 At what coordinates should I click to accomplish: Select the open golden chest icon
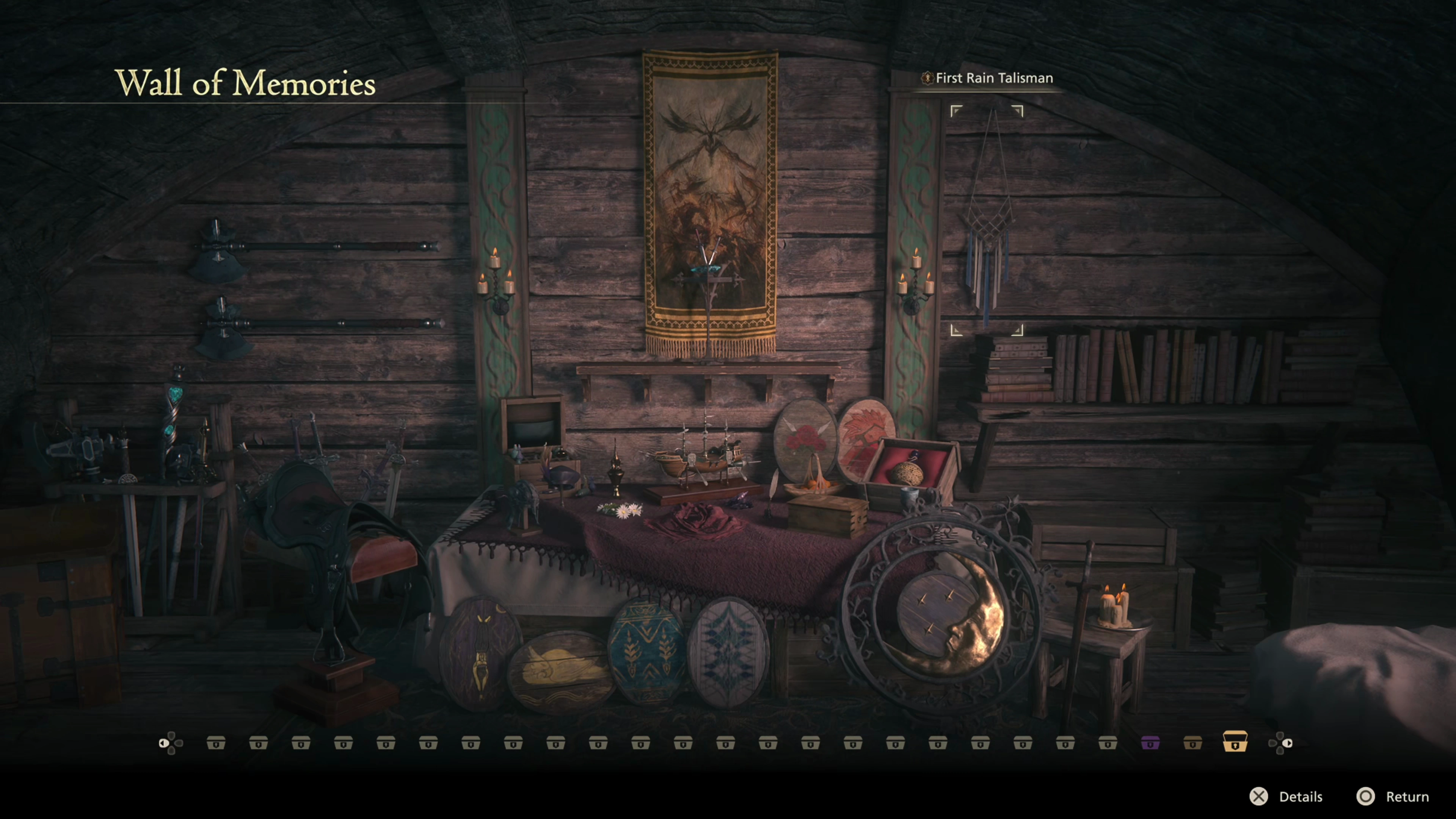(x=1235, y=741)
